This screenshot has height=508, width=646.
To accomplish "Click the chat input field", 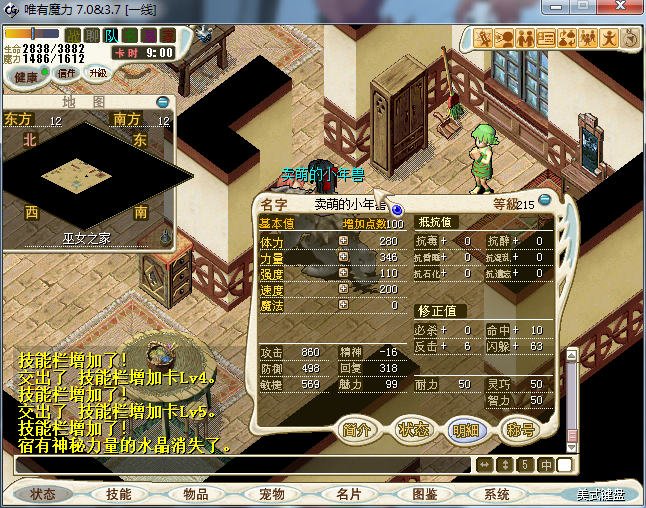I will pos(240,465).
